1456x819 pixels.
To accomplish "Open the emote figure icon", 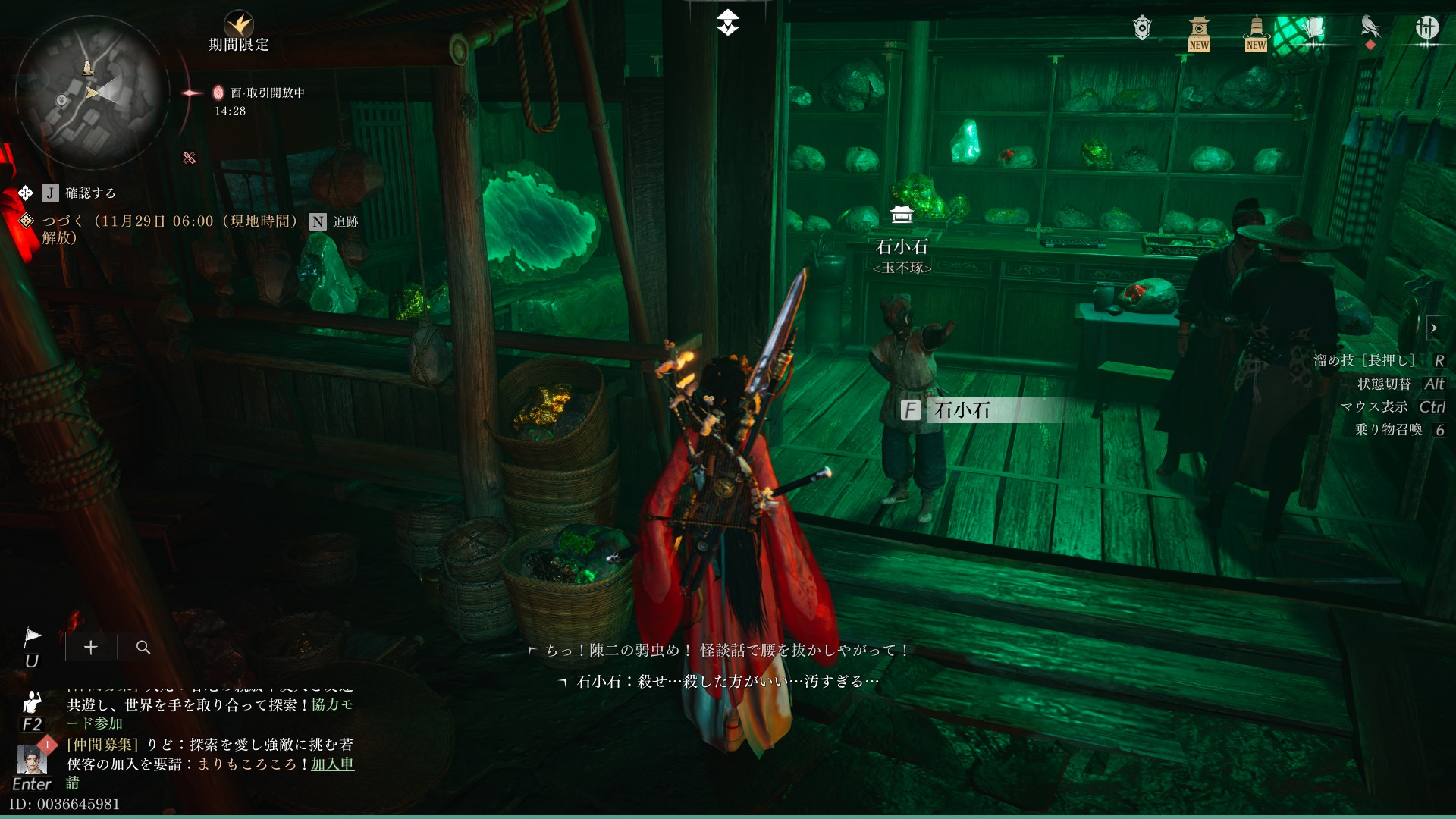I will 32,701.
